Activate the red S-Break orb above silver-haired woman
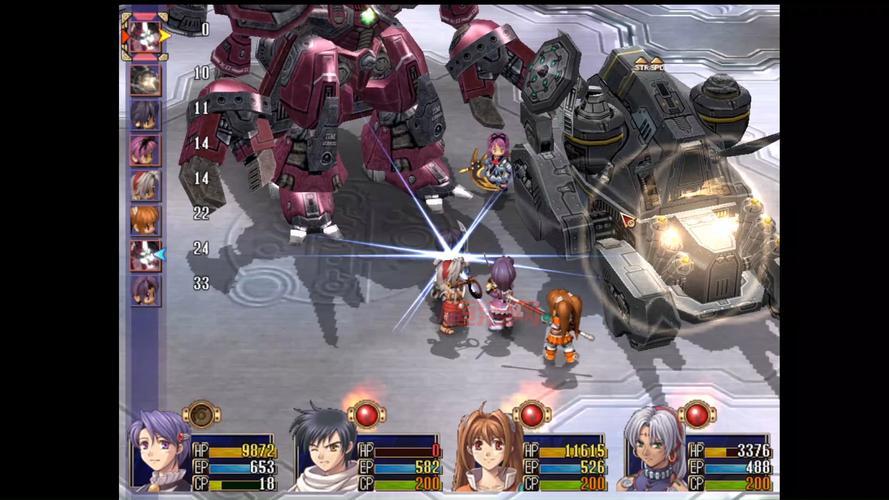The height and width of the screenshot is (500, 889). (x=696, y=413)
